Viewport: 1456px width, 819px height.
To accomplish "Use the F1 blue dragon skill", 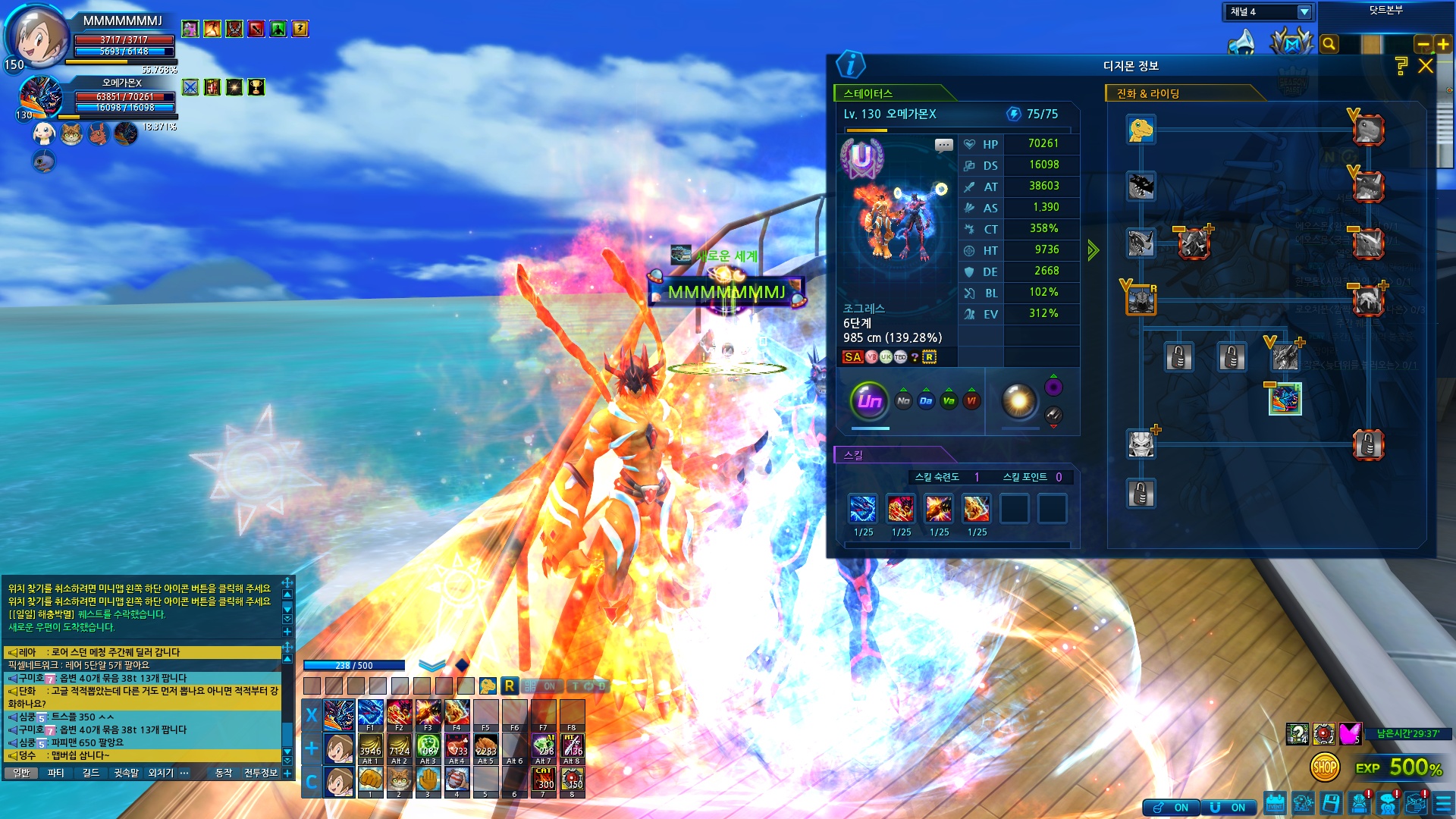I will [370, 715].
